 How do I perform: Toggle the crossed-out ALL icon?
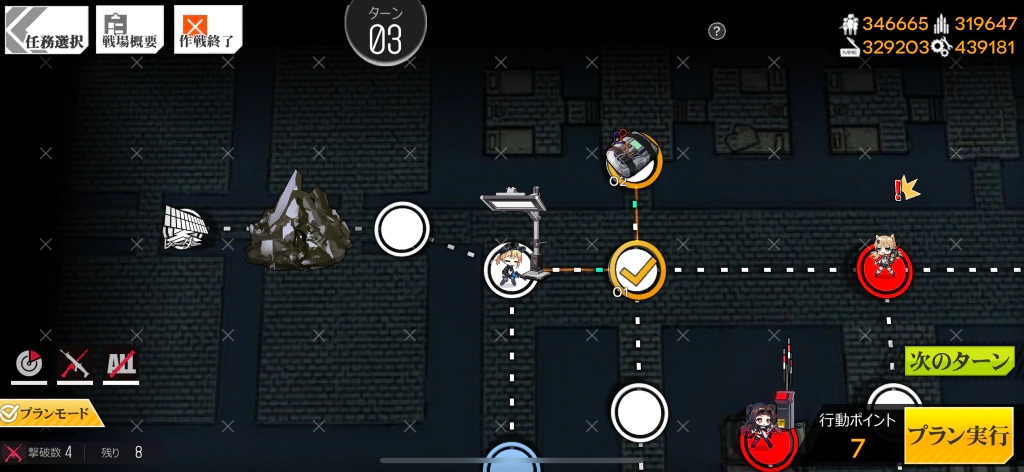(121, 366)
